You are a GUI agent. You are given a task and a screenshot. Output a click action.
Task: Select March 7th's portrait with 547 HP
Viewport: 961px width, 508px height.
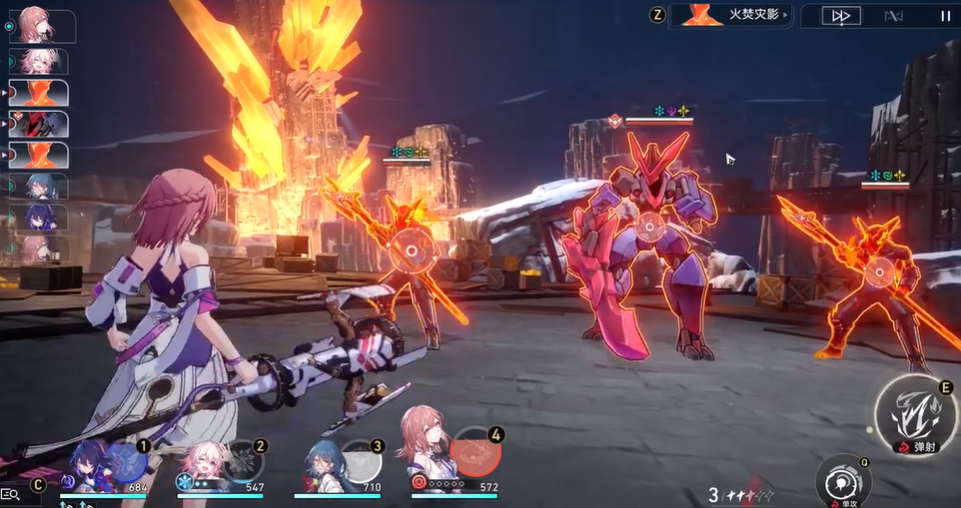point(203,464)
